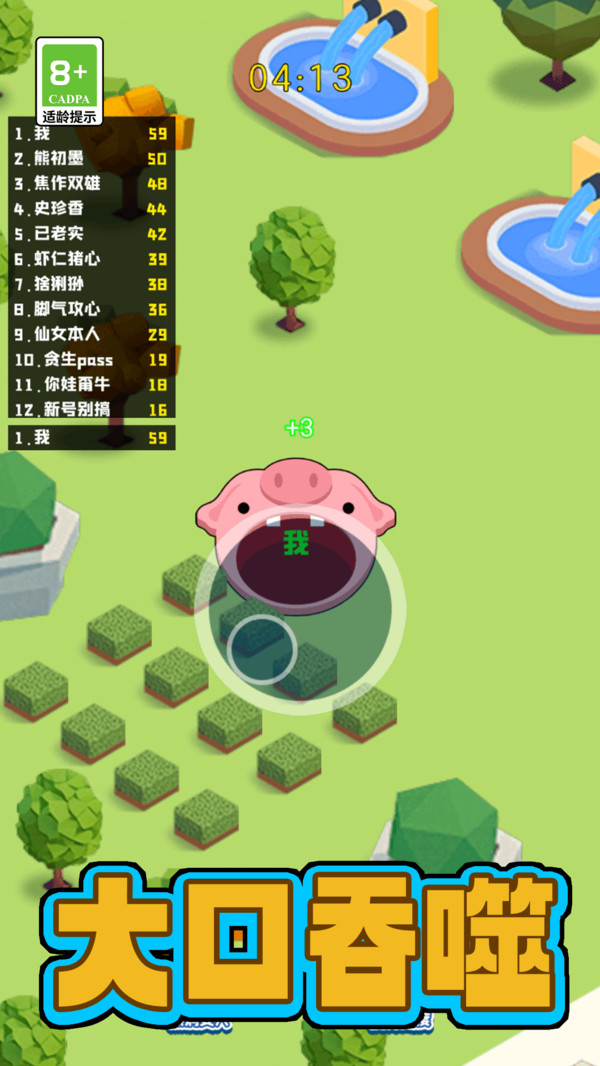The width and height of the screenshot is (600, 1066).
Task: Tap the virtual joystick inner knob
Action: point(262,648)
